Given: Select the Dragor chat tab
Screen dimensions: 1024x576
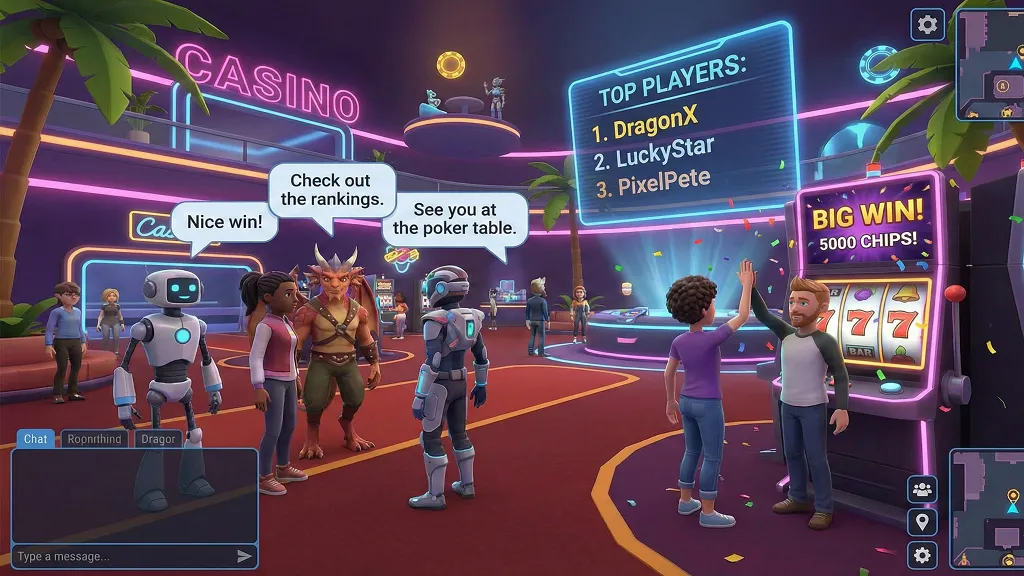Looking at the screenshot, I should tap(158, 439).
